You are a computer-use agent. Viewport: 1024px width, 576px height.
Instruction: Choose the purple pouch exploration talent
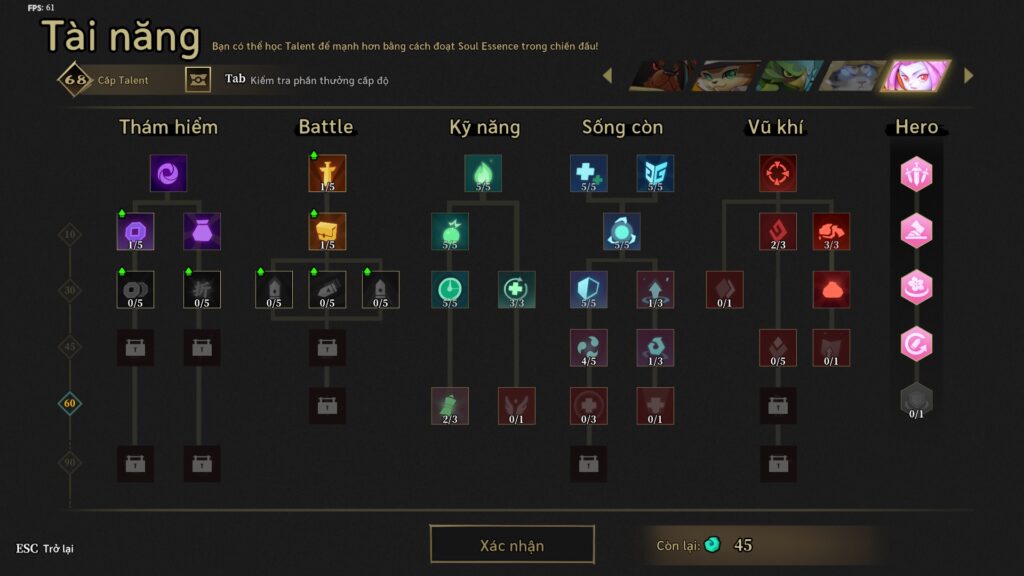tap(202, 231)
